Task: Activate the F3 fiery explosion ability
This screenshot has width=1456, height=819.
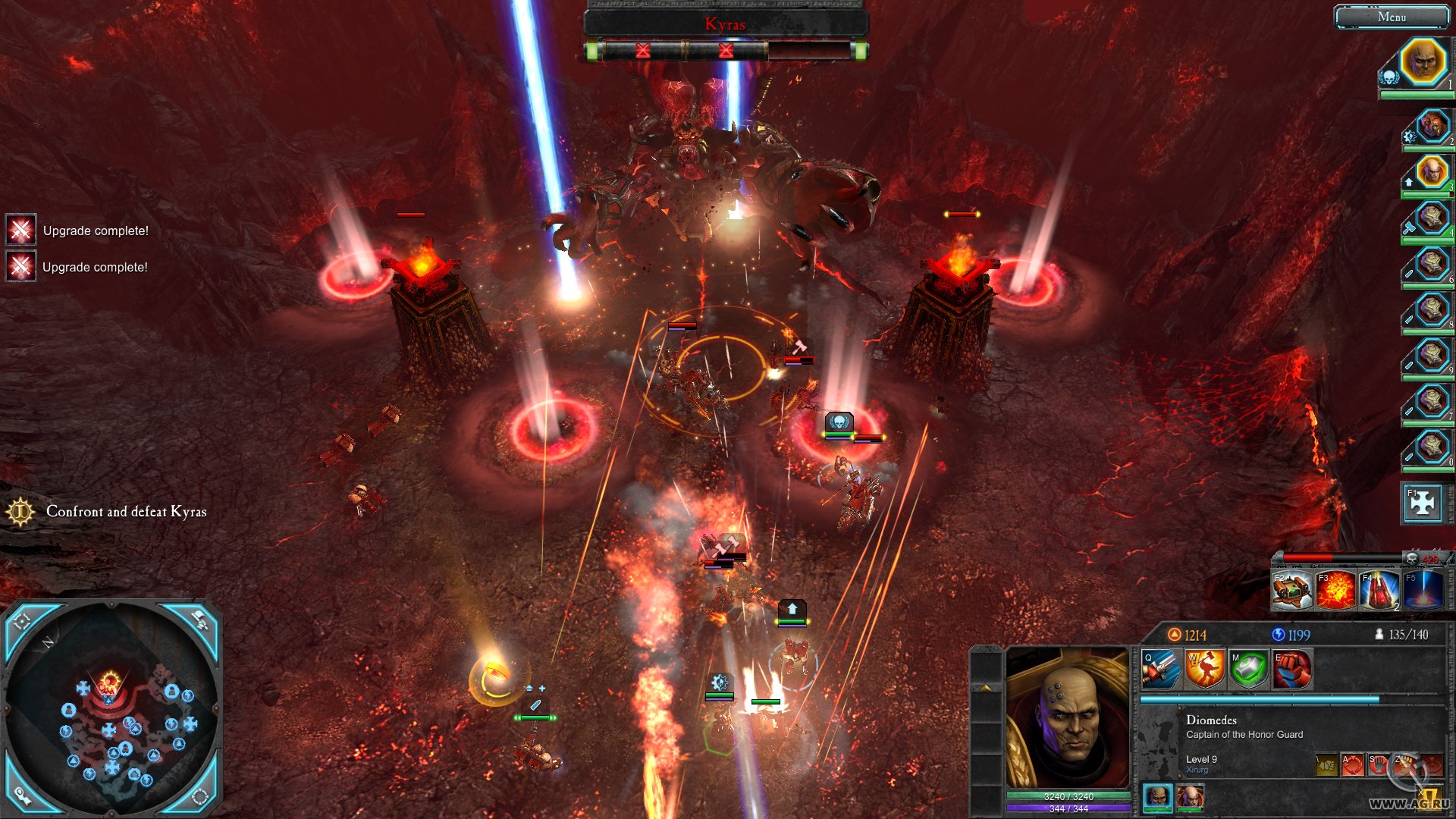Action: click(x=1335, y=590)
